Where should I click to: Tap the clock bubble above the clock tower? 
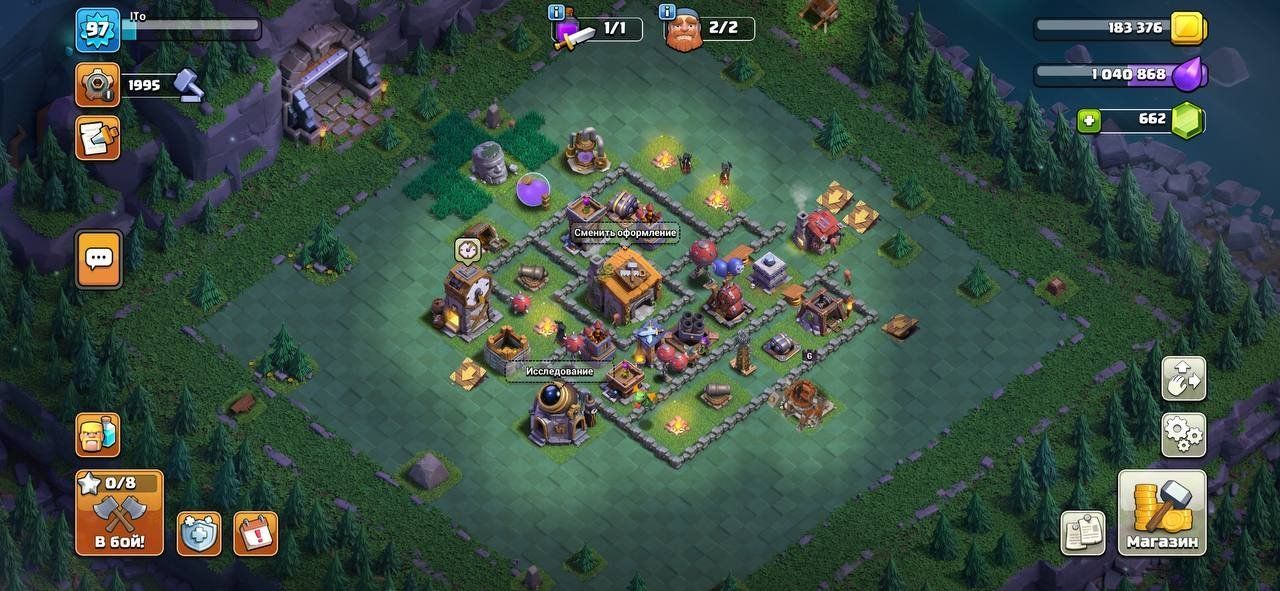(x=467, y=249)
